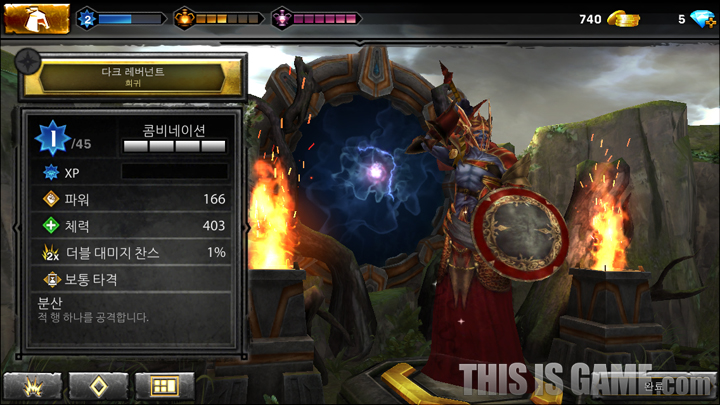
Task: Open the knight helmet profile button
Action: pyautogui.click(x=36, y=19)
